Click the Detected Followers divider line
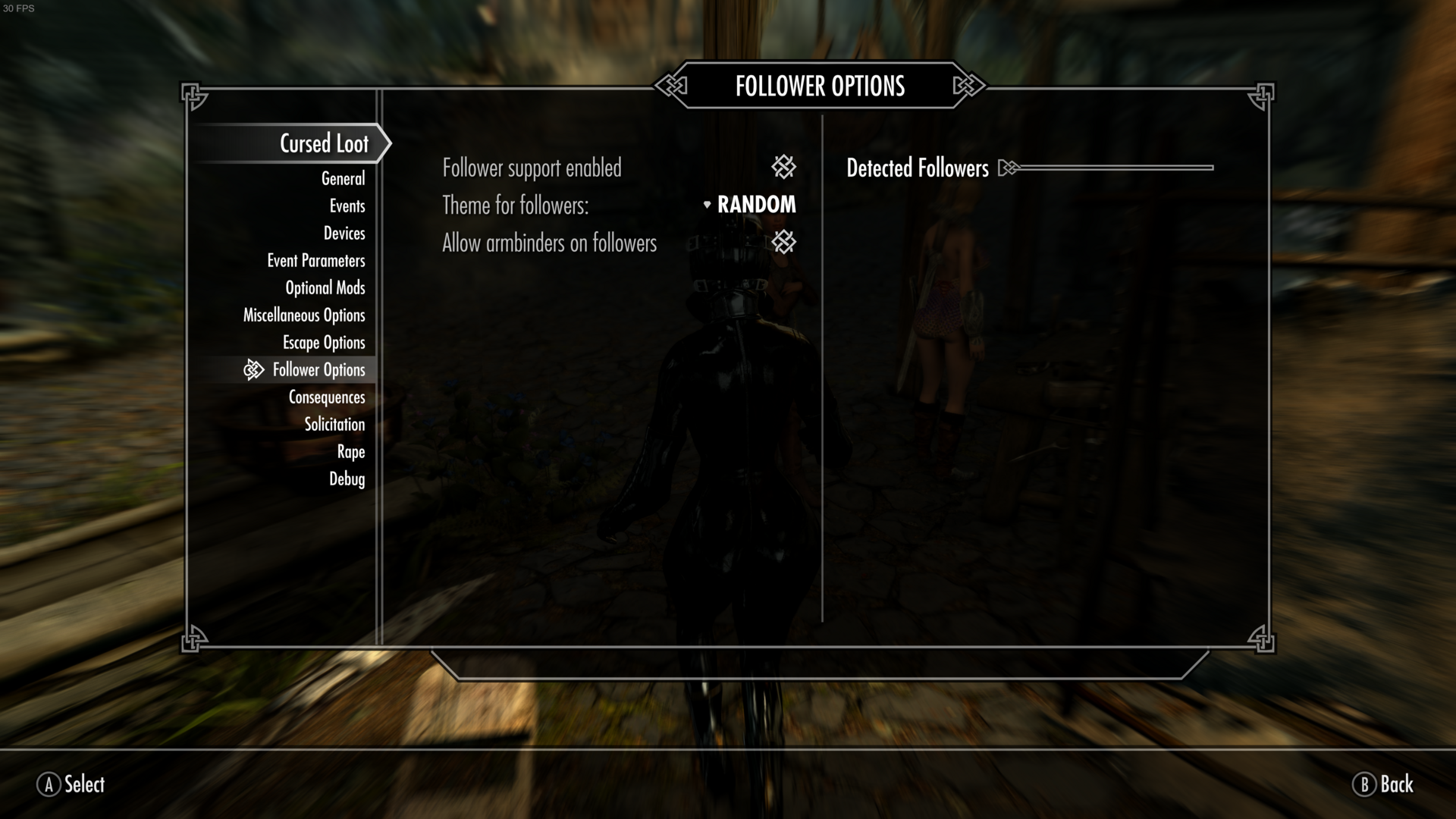The image size is (1456, 819). (1115, 167)
